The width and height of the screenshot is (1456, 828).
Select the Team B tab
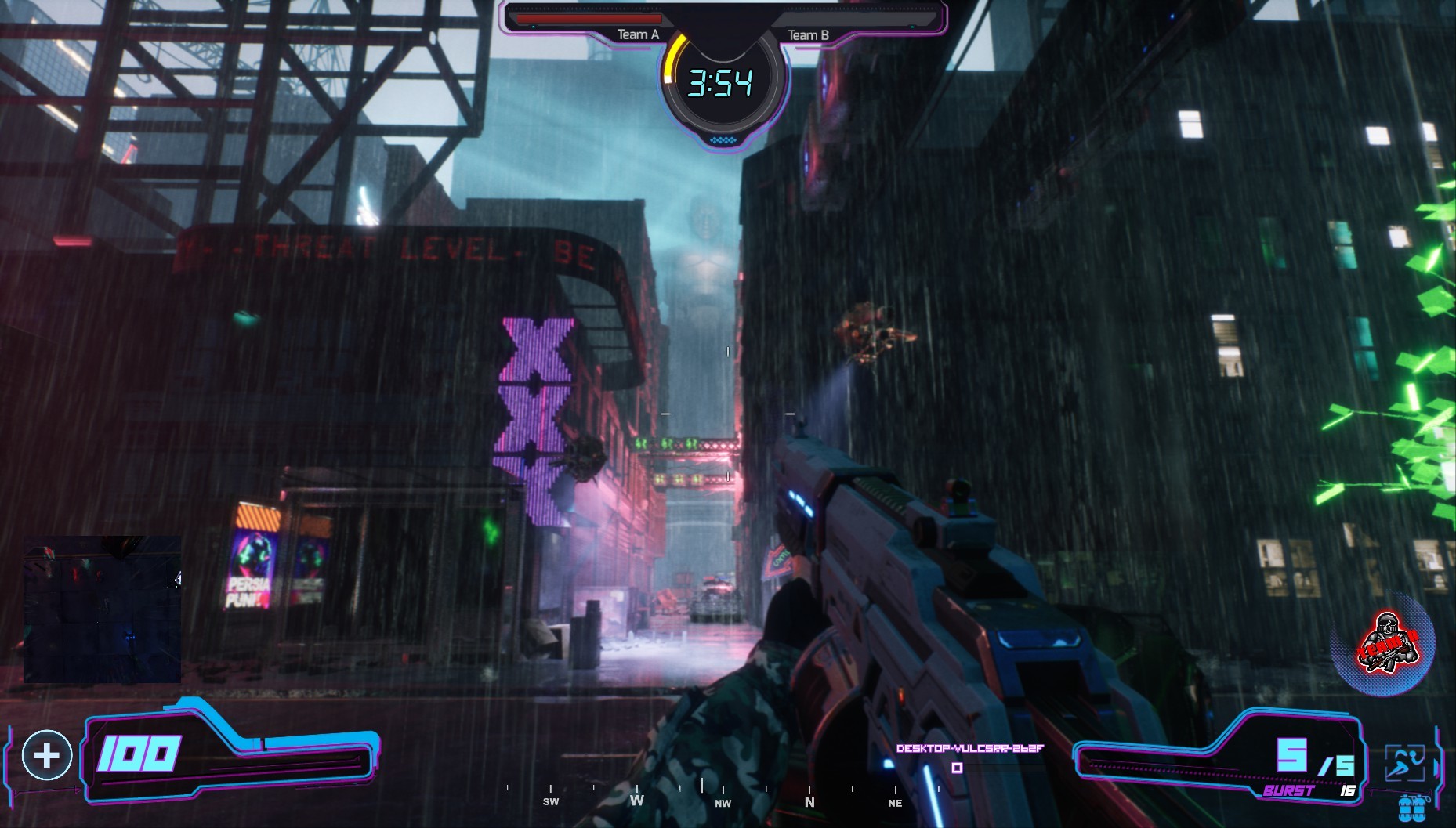pyautogui.click(x=808, y=34)
